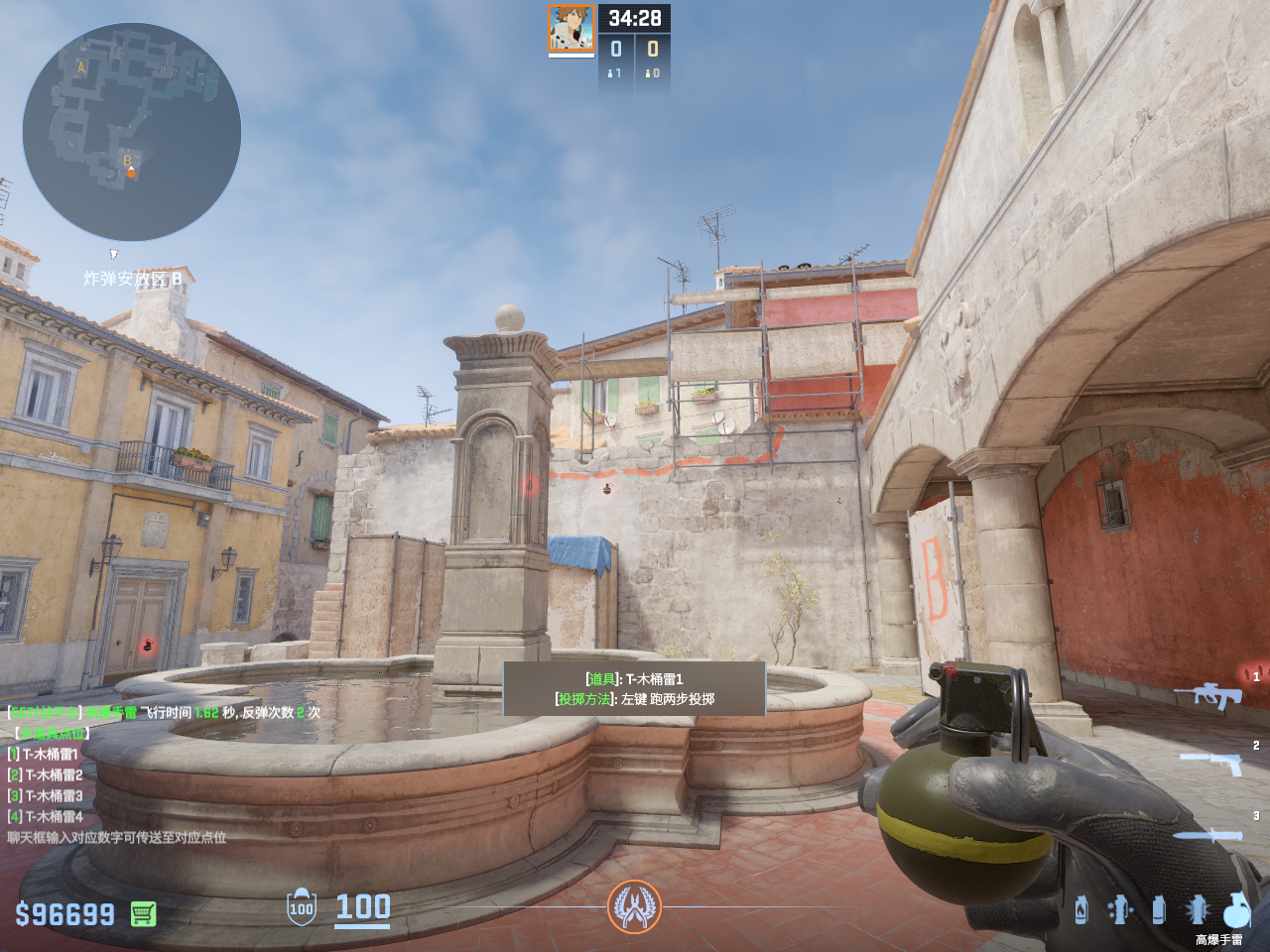Select the incendiary grenade icon

pyautogui.click(x=1081, y=909)
